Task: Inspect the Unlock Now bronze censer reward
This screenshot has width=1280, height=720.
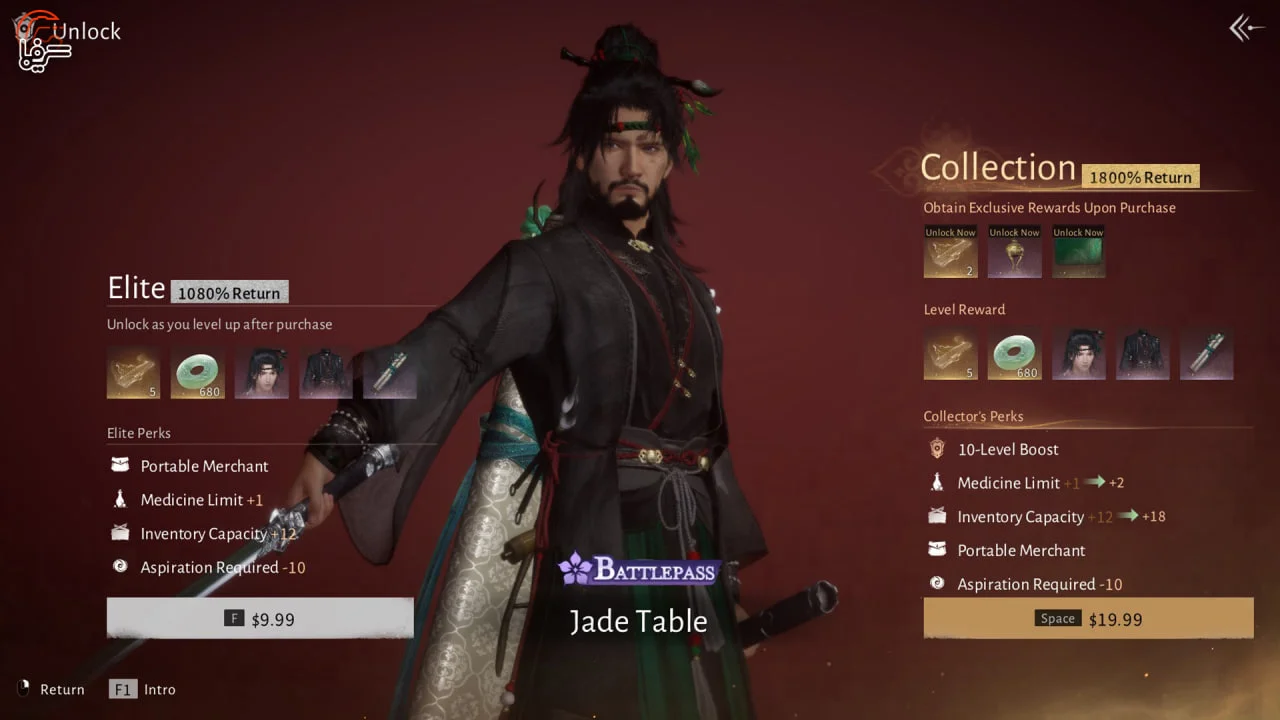Action: tap(1014, 252)
